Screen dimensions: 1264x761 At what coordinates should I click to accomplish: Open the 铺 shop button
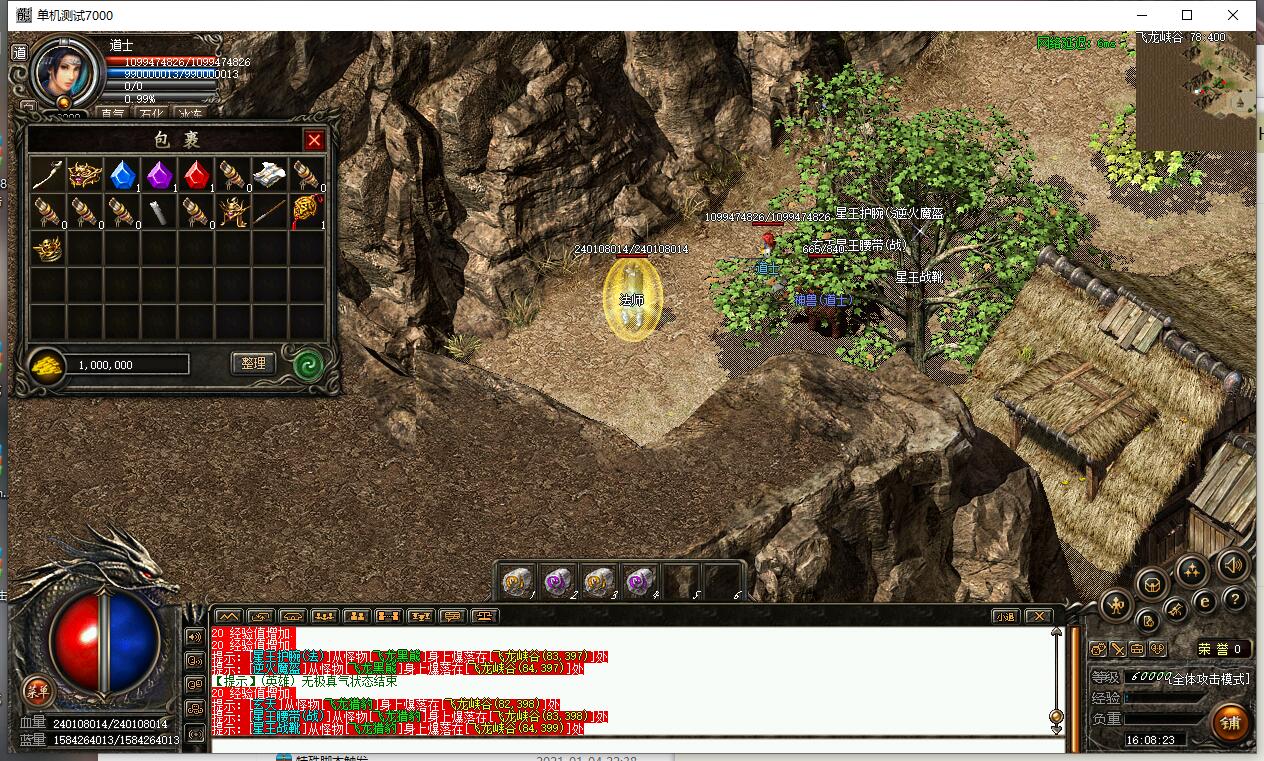[x=1231, y=721]
